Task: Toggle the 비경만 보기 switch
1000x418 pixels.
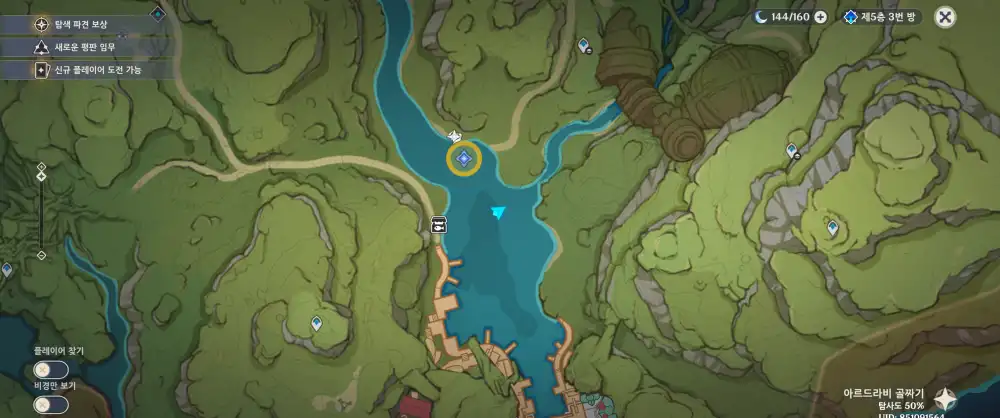Action: pyautogui.click(x=50, y=403)
